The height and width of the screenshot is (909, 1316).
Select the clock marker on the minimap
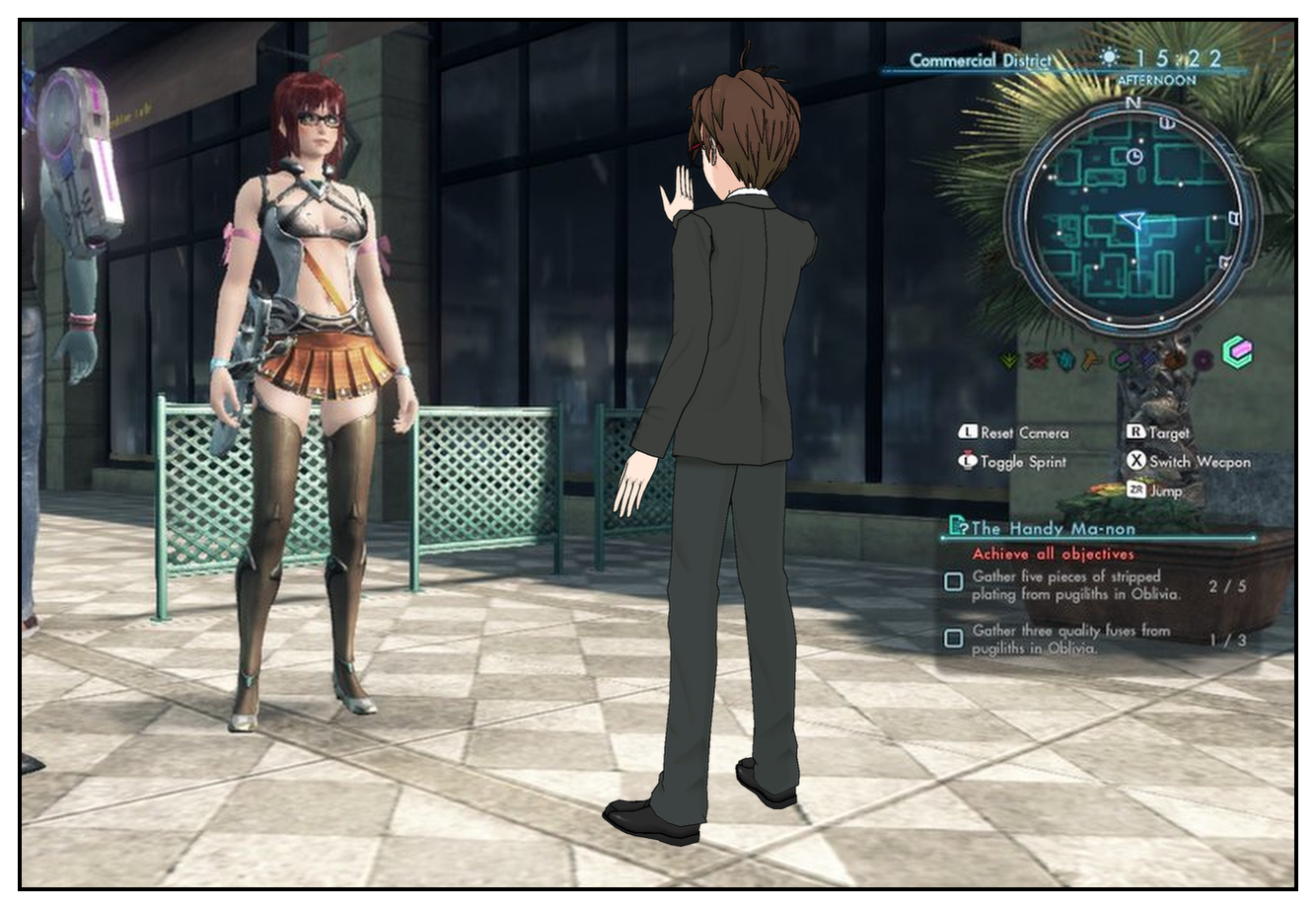pos(1134,156)
